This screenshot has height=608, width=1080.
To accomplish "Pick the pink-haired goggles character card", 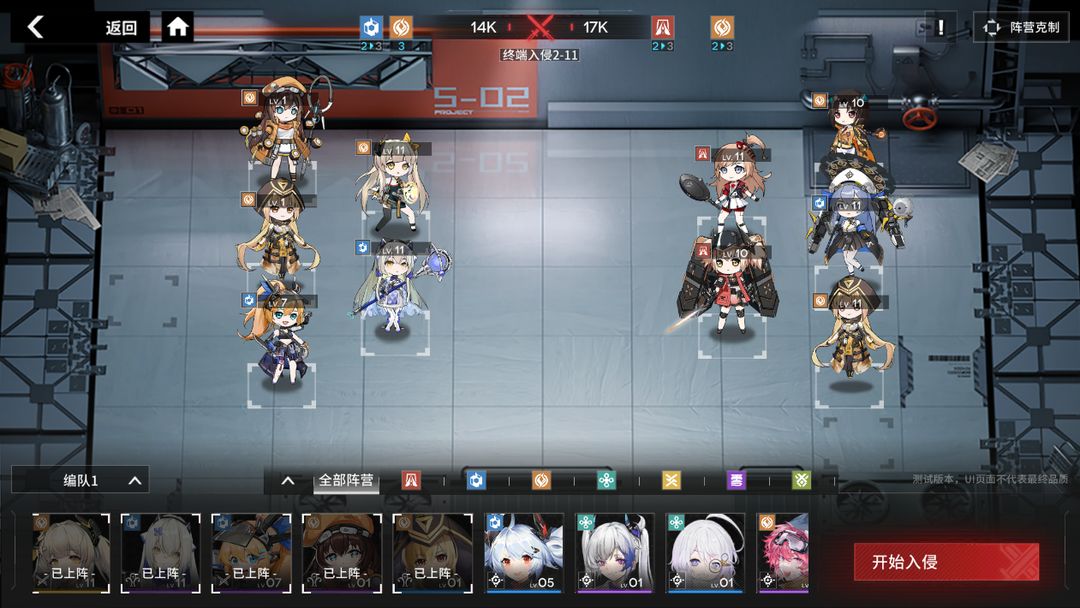I will 784,553.
